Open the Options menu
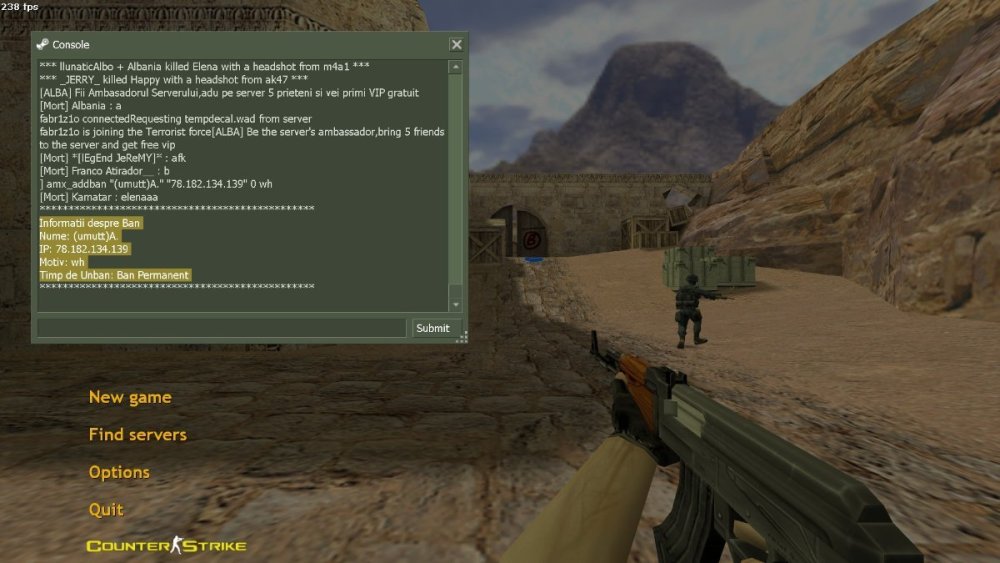The image size is (1000, 563). pos(119,472)
